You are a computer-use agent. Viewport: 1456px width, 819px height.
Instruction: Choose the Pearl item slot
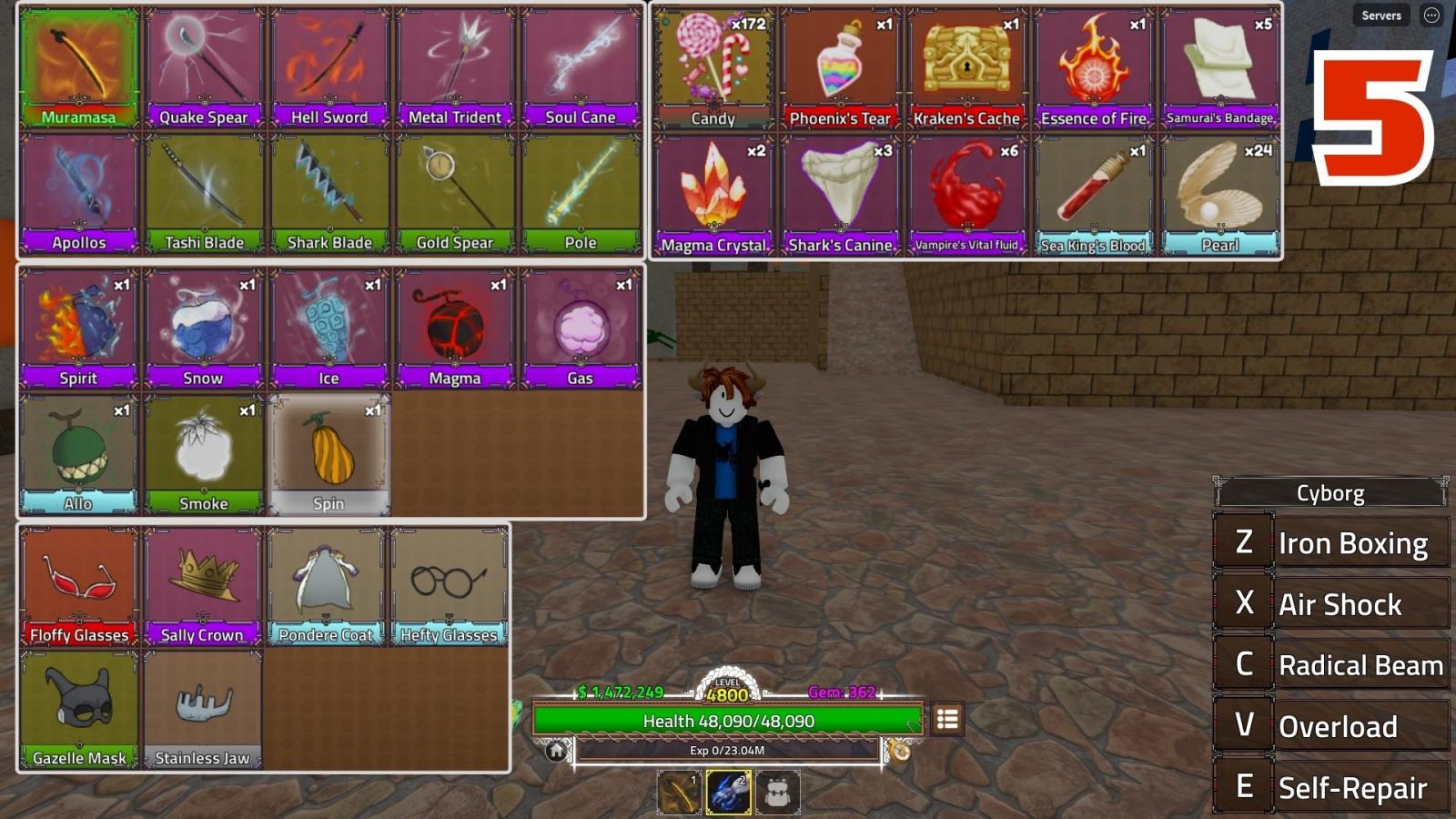coord(1219,195)
